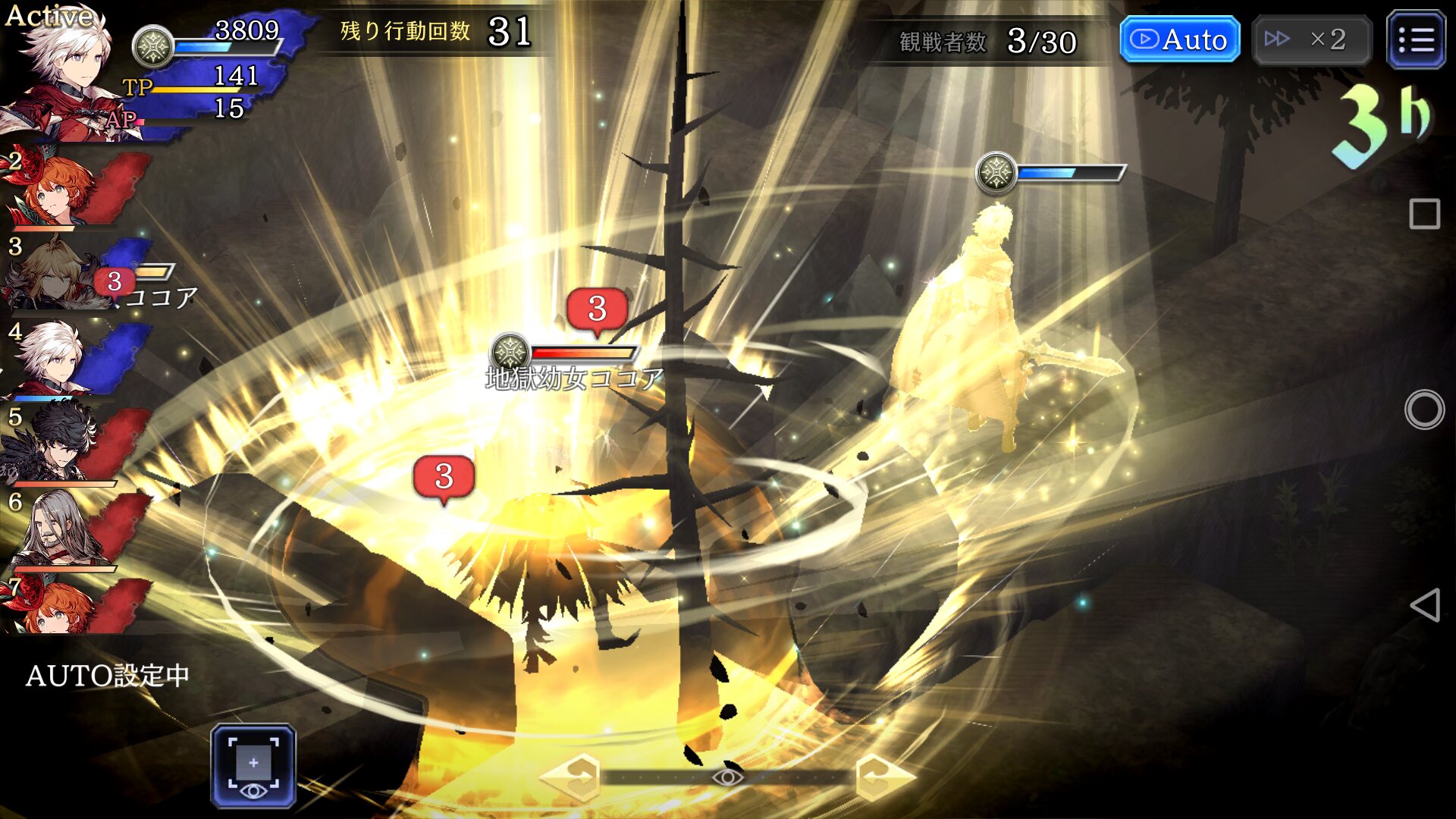Toggle the blue Auto battle button

1179,39
